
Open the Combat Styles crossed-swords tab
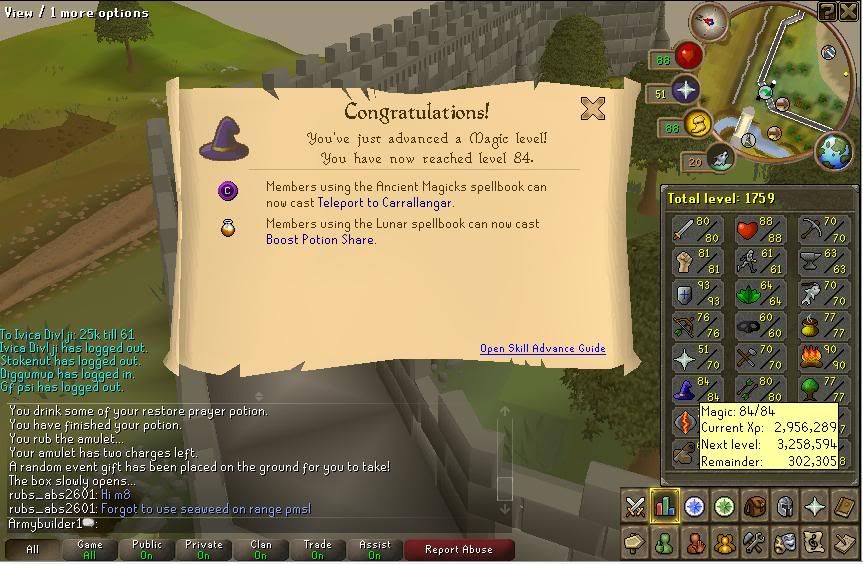tap(635, 506)
